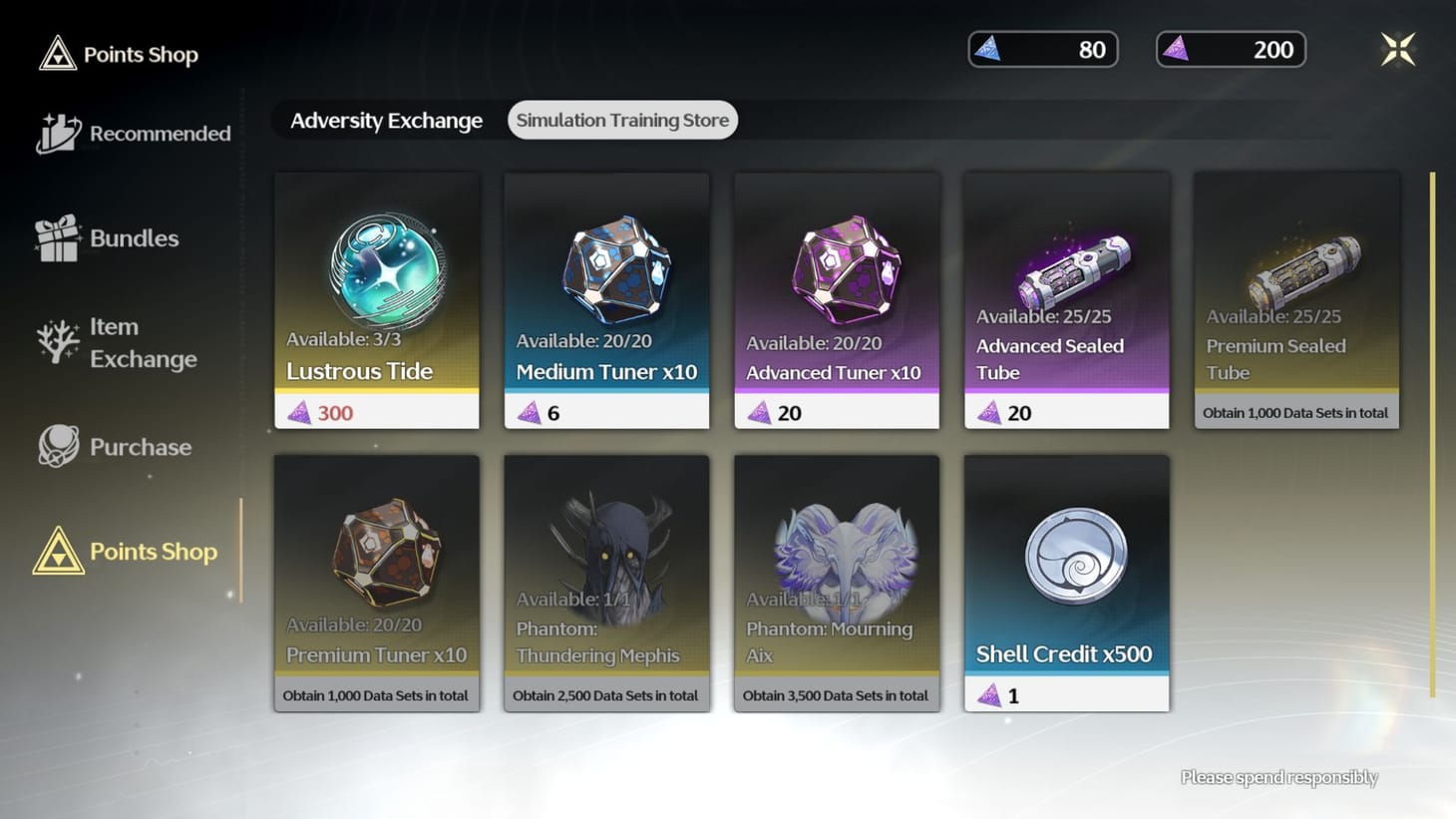Image resolution: width=1456 pixels, height=819 pixels.
Task: Click the purple crystal currency icon
Action: click(x=1181, y=48)
